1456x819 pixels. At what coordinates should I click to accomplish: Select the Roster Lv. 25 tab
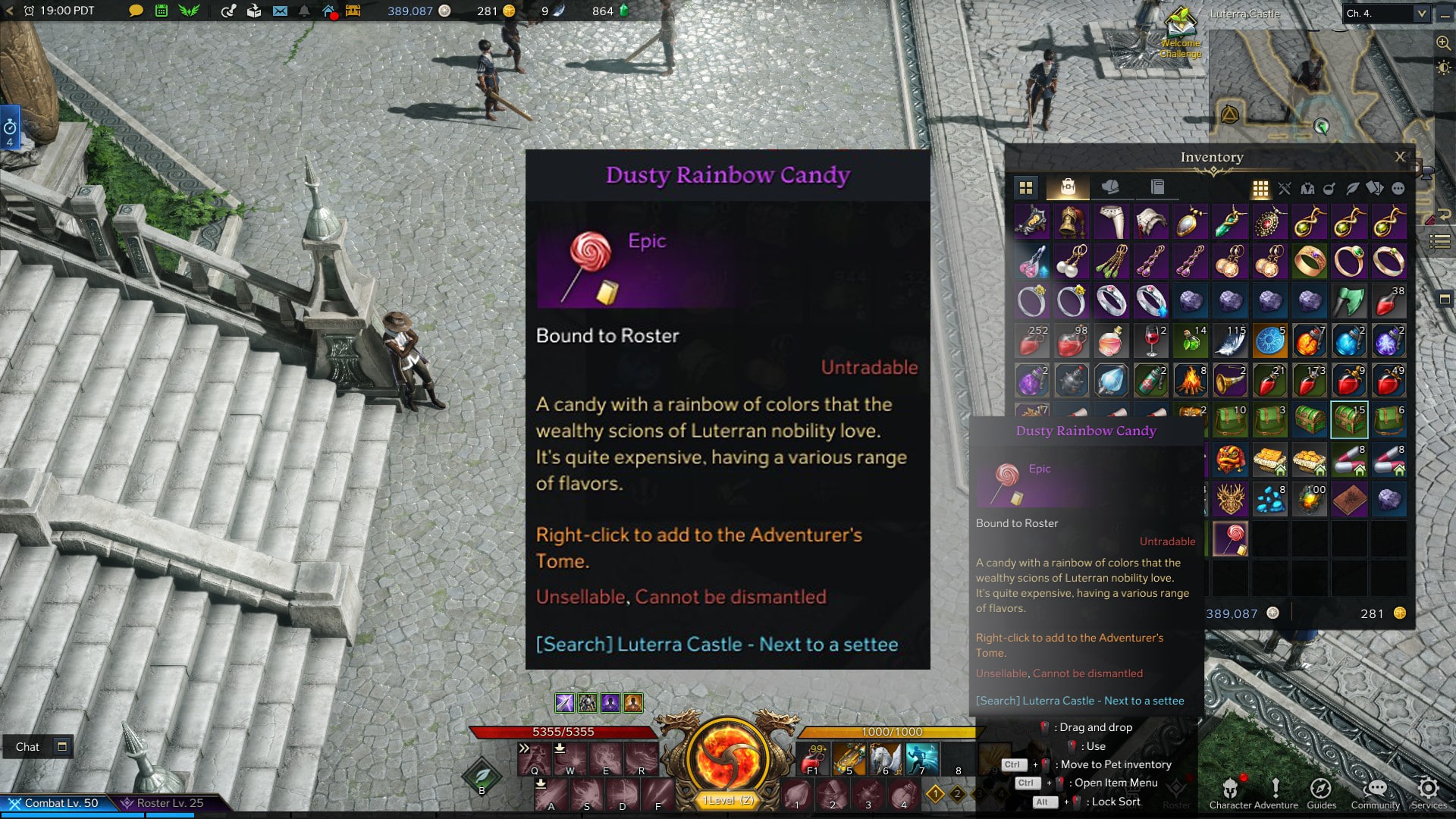click(x=165, y=802)
